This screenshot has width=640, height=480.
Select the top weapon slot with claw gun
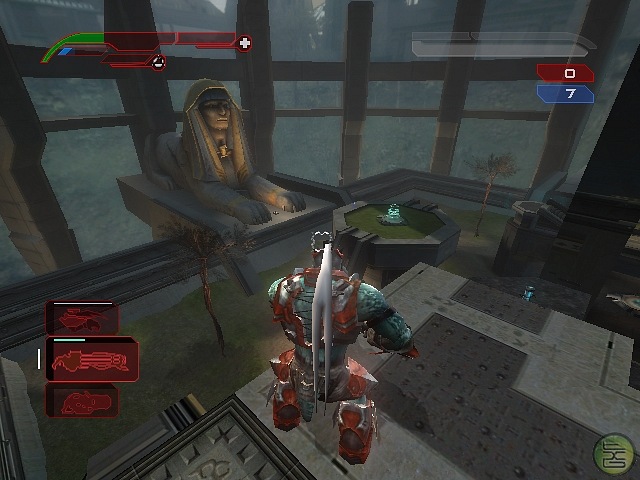pos(82,319)
